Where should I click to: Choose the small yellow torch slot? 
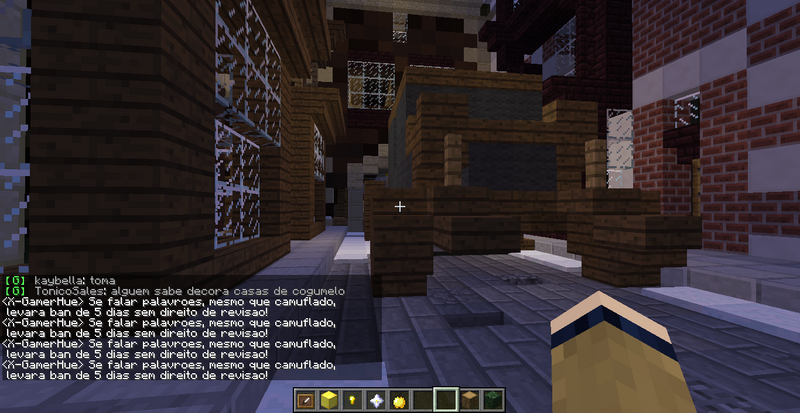point(353,400)
